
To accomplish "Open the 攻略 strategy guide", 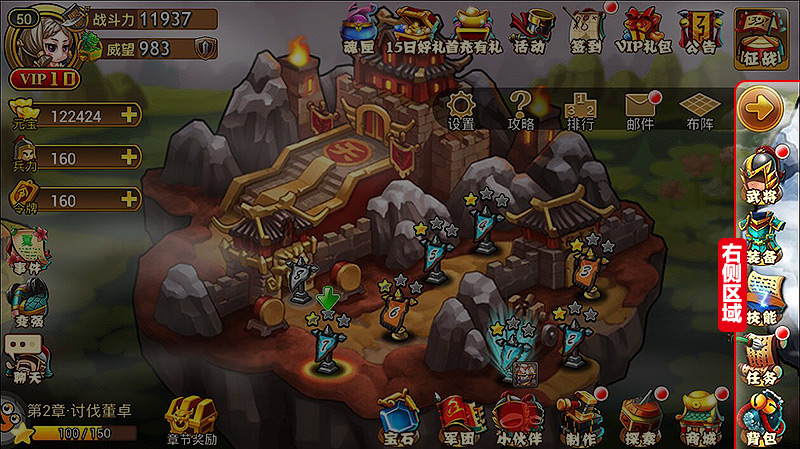I will (521, 109).
